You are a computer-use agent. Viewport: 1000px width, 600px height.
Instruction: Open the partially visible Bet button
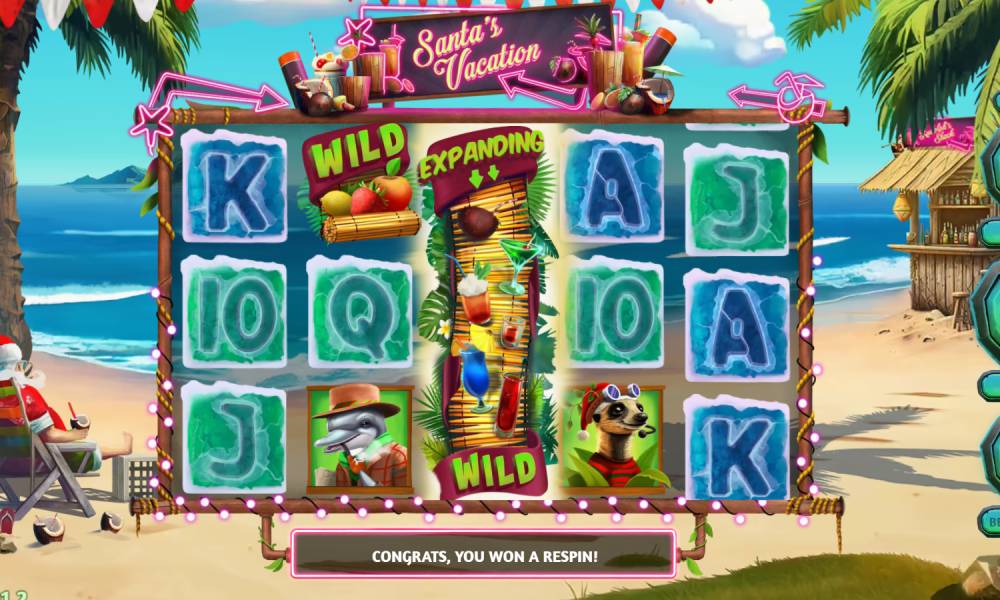[x=992, y=520]
